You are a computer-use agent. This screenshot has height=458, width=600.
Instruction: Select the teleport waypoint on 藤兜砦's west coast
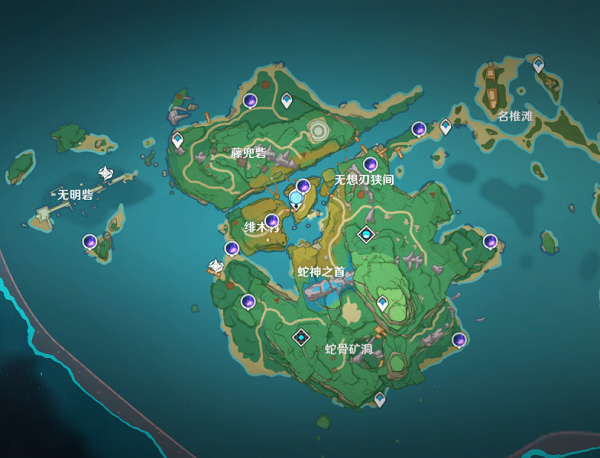tap(178, 140)
